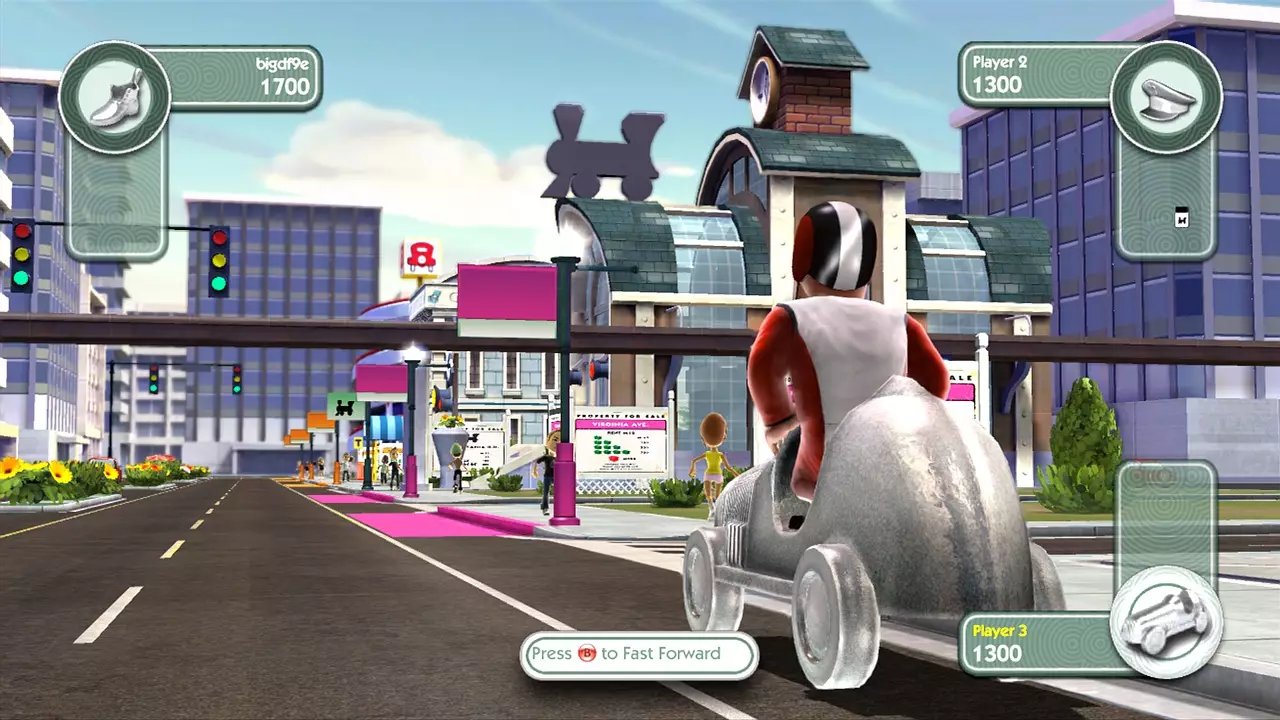The image size is (1280, 720).
Task: Click the locomotive symbol on the green street sign
Action: [x=344, y=408]
